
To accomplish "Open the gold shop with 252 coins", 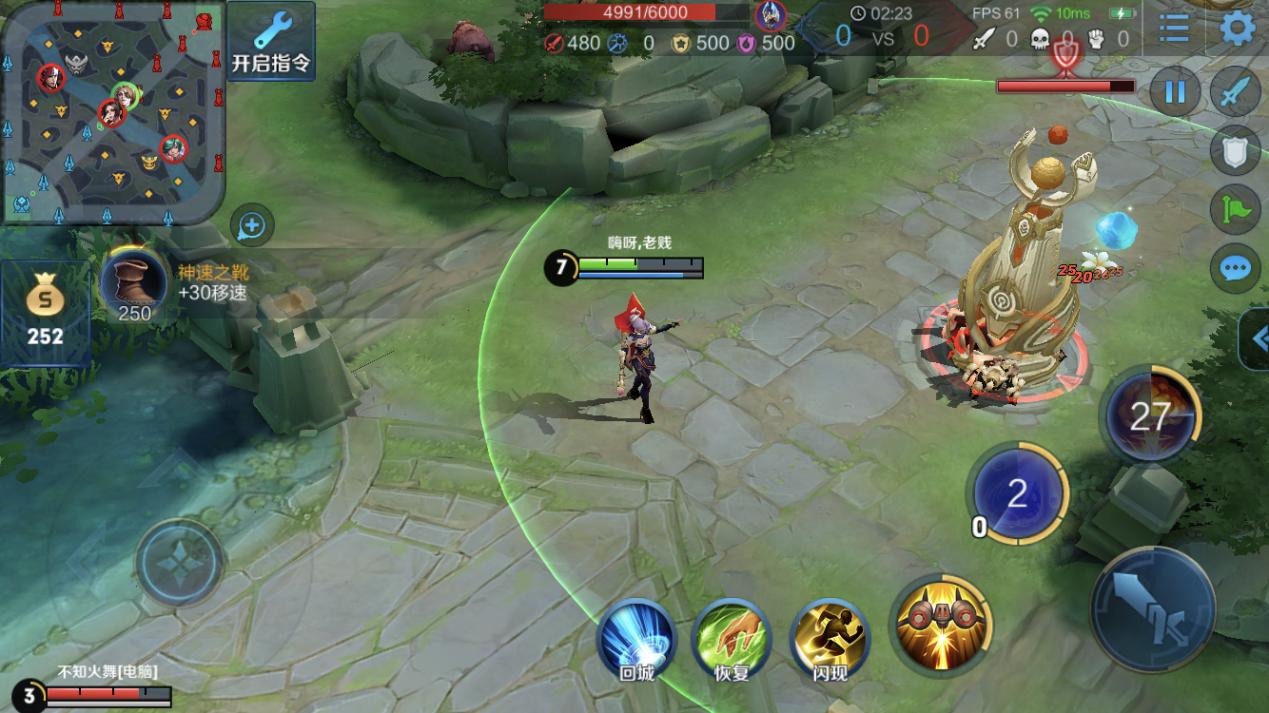I will pos(45,310).
